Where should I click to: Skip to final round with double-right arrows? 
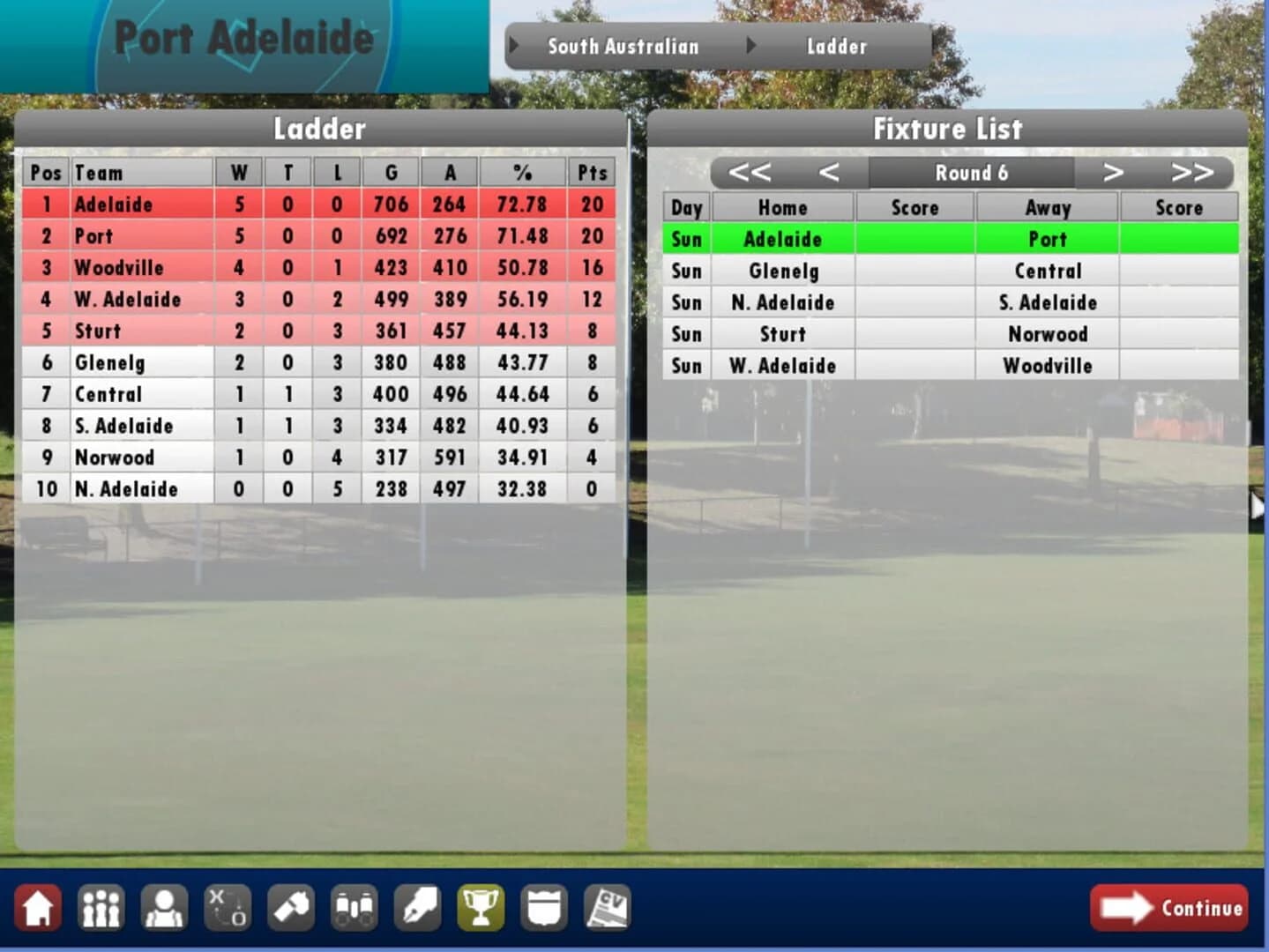coord(1192,174)
